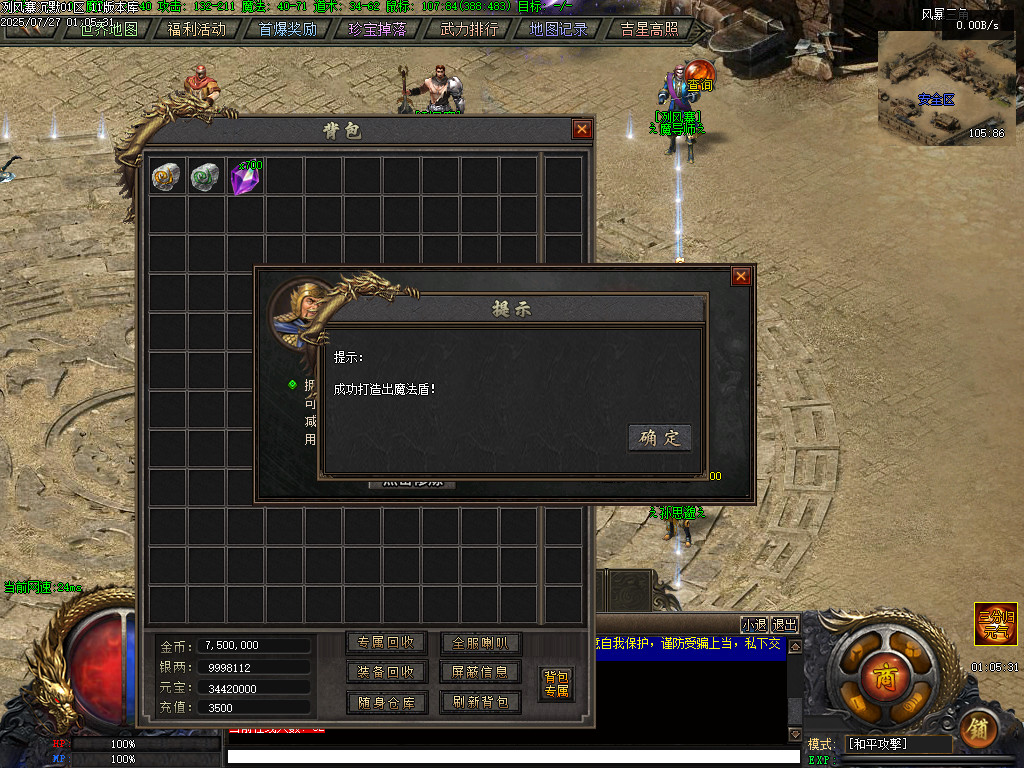Show the 首爆奖励 rewards
1024x768 pixels.
pyautogui.click(x=287, y=29)
